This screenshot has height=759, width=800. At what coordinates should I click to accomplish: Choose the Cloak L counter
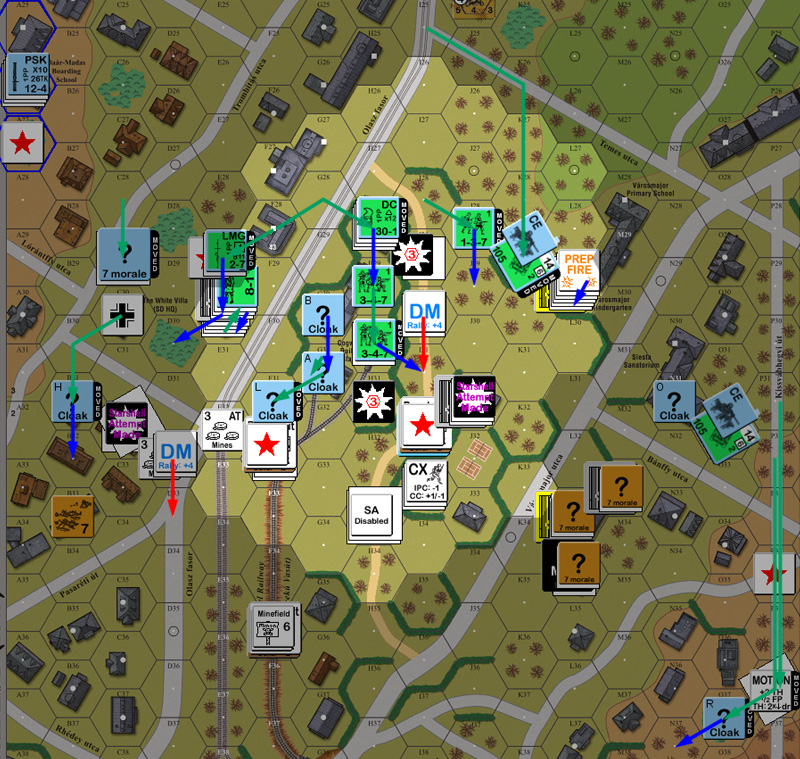(273, 402)
